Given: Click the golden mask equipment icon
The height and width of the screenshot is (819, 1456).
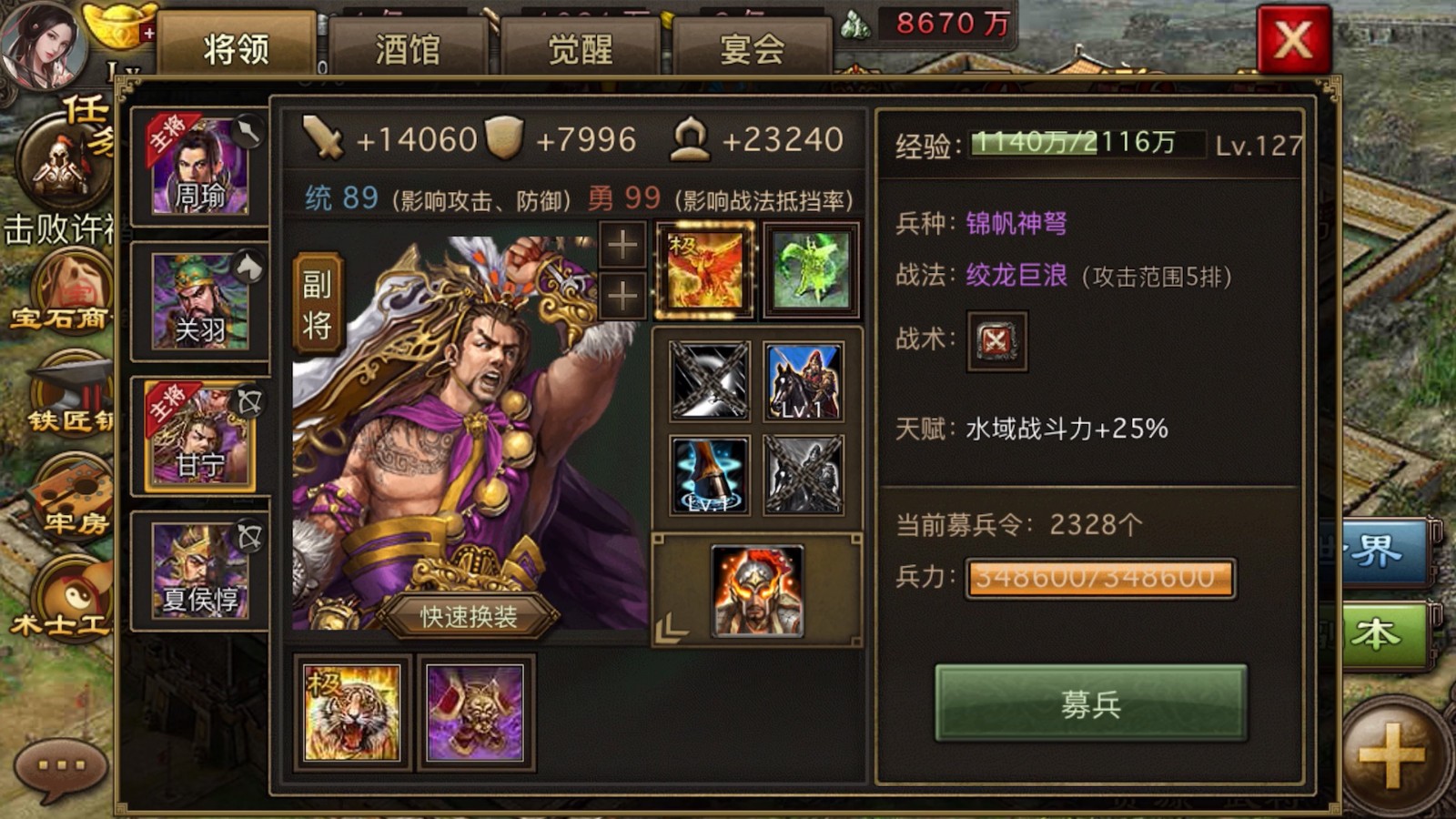Looking at the screenshot, I should (x=473, y=713).
